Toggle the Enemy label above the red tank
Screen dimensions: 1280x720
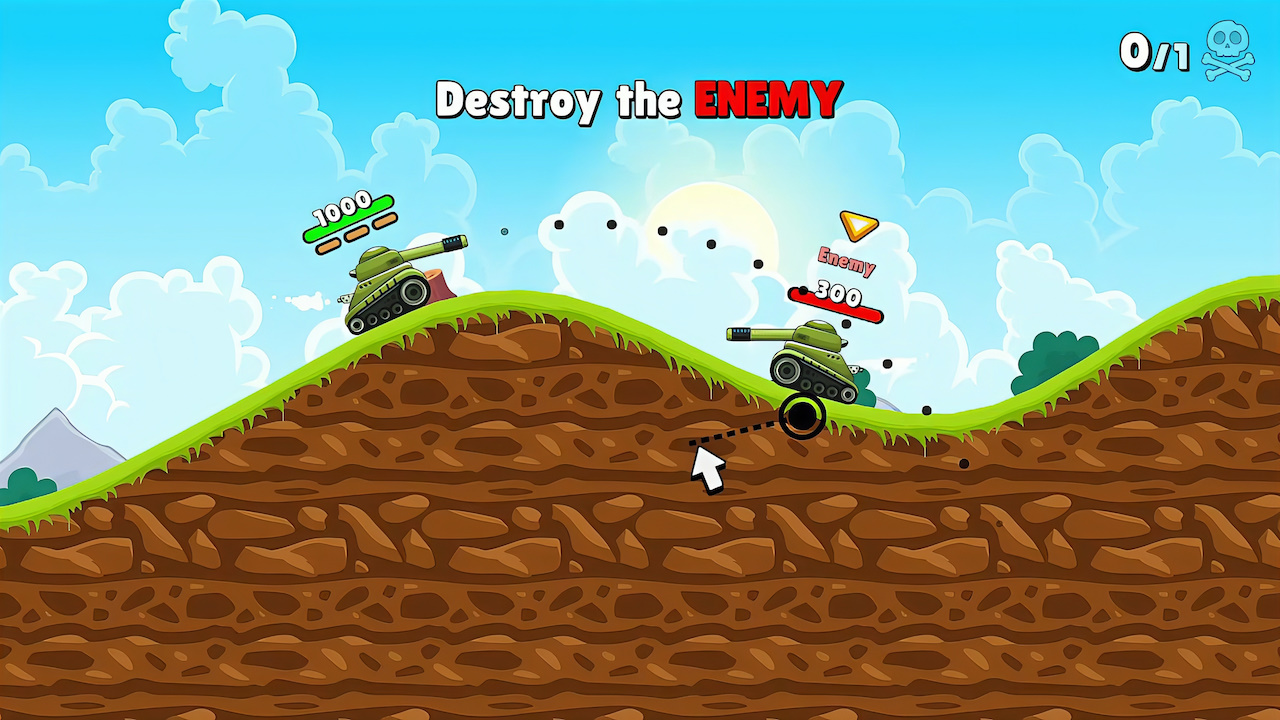(x=845, y=263)
